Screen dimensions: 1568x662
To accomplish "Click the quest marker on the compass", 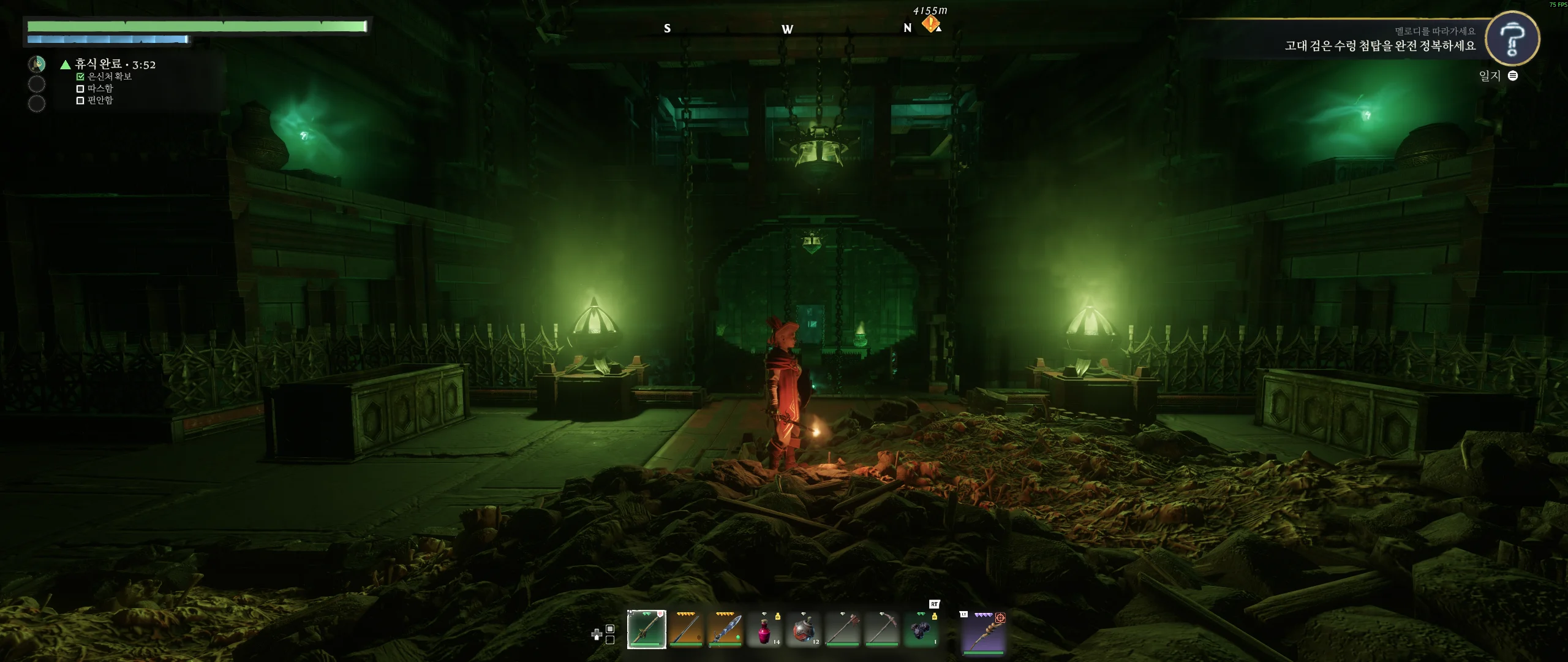I will point(930,25).
